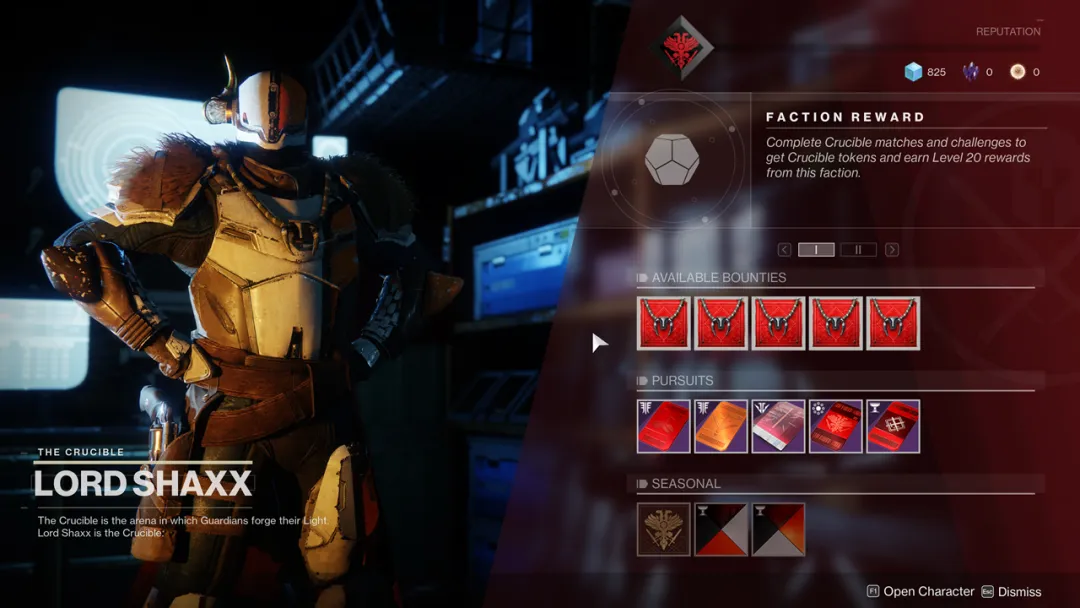Click the next page right arrow
Image resolution: width=1080 pixels, height=608 pixels.
[x=891, y=250]
